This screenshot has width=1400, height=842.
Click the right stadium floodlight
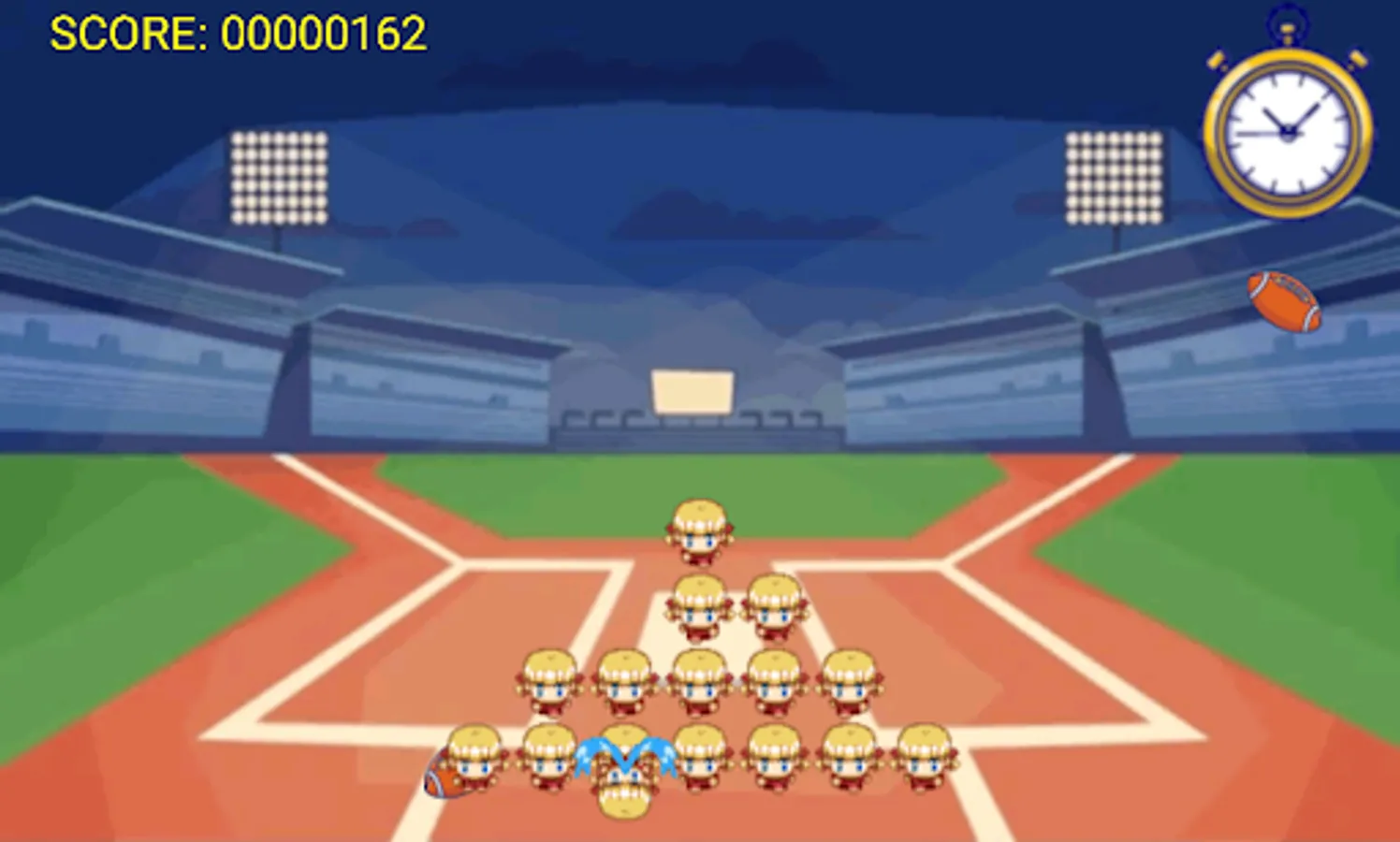(x=1114, y=178)
